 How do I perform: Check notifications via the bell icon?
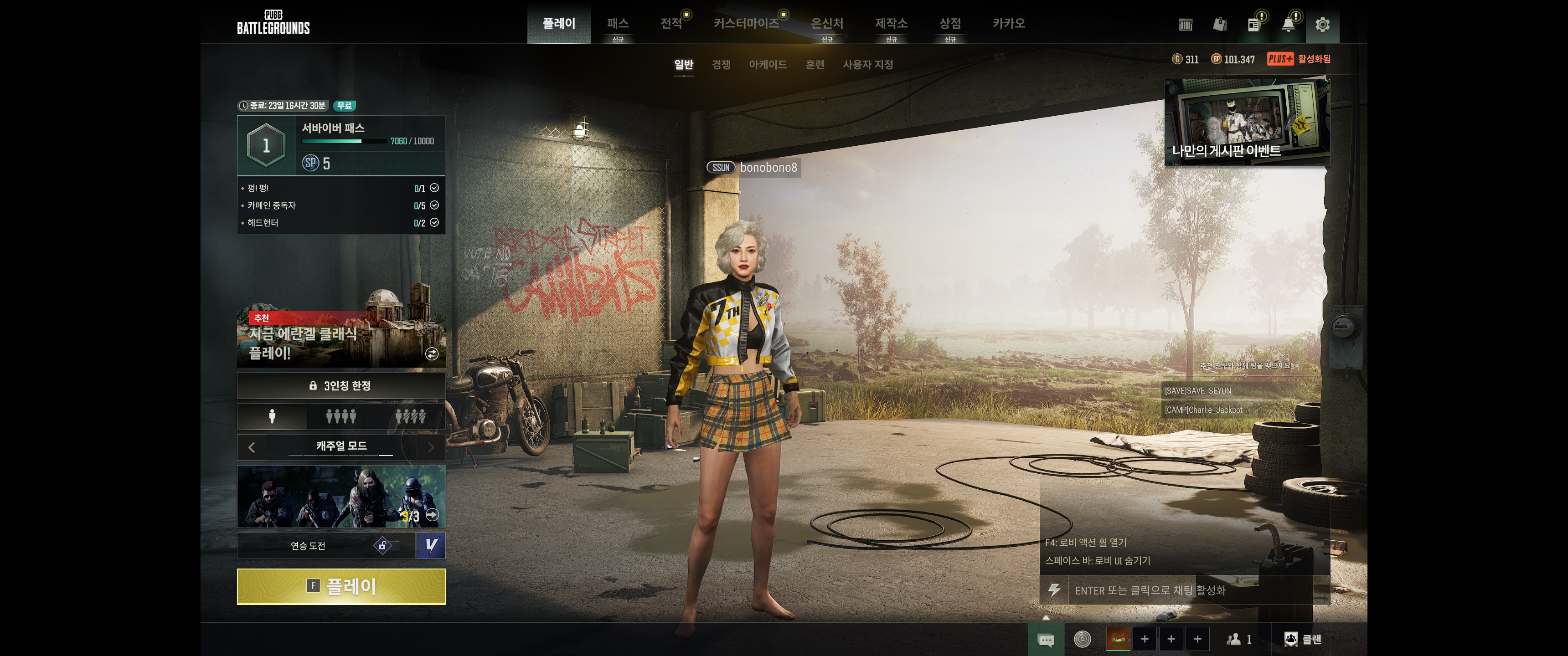(x=1288, y=25)
